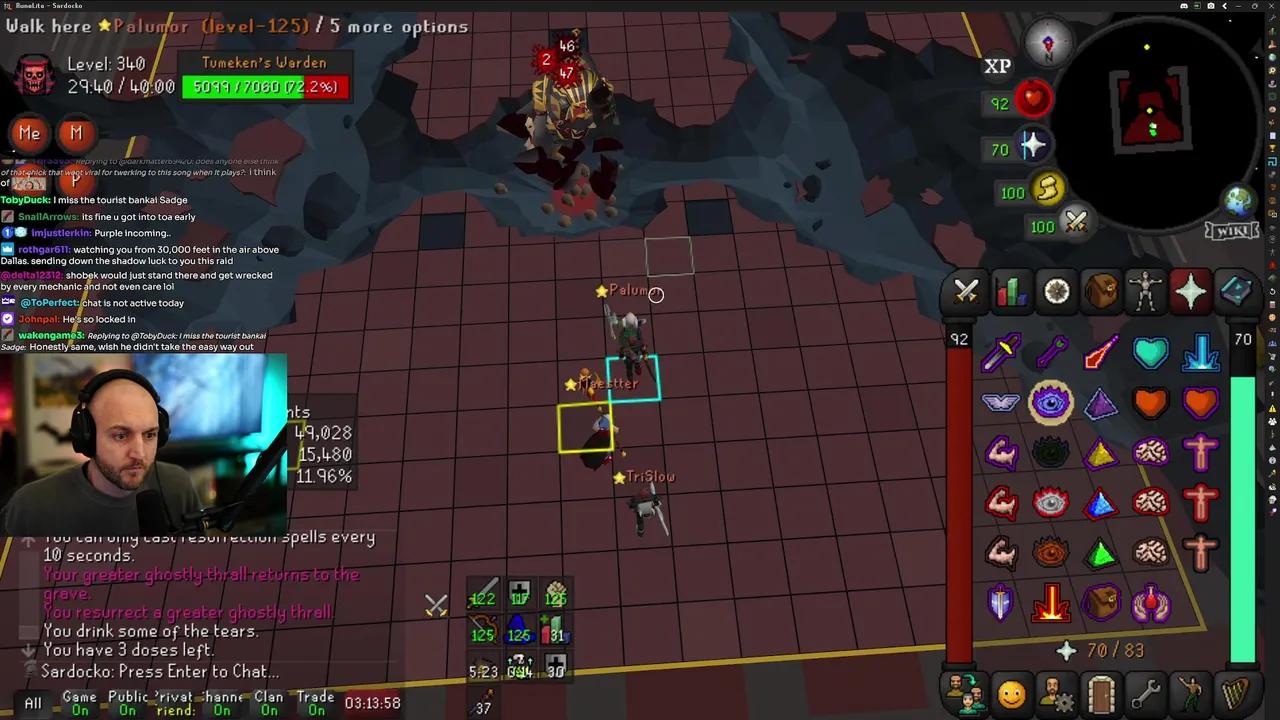This screenshot has width=1280, height=720.
Task: Click the WIKI banner button
Action: tap(1231, 231)
